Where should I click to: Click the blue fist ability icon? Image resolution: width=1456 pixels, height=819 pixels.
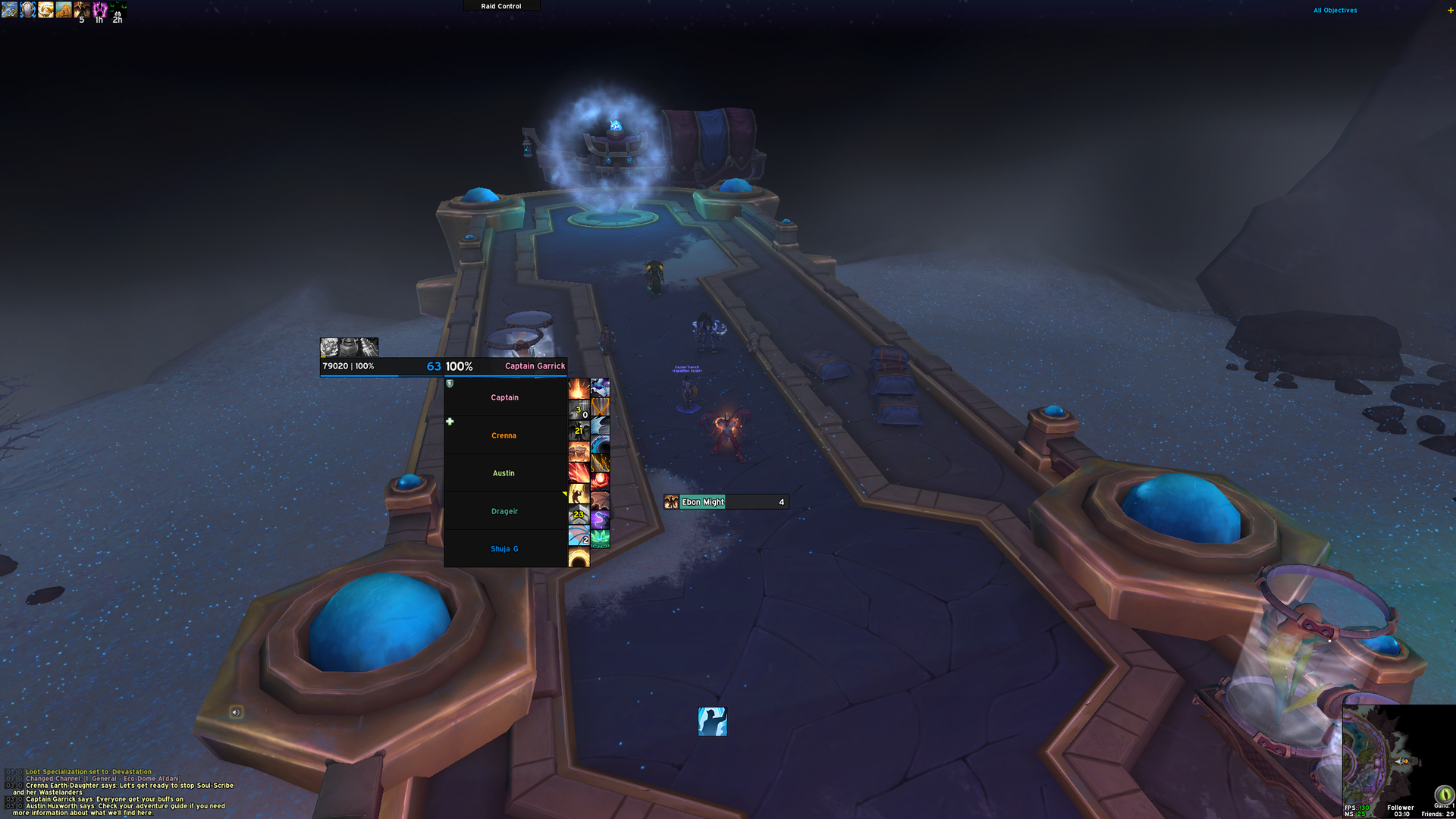712,721
